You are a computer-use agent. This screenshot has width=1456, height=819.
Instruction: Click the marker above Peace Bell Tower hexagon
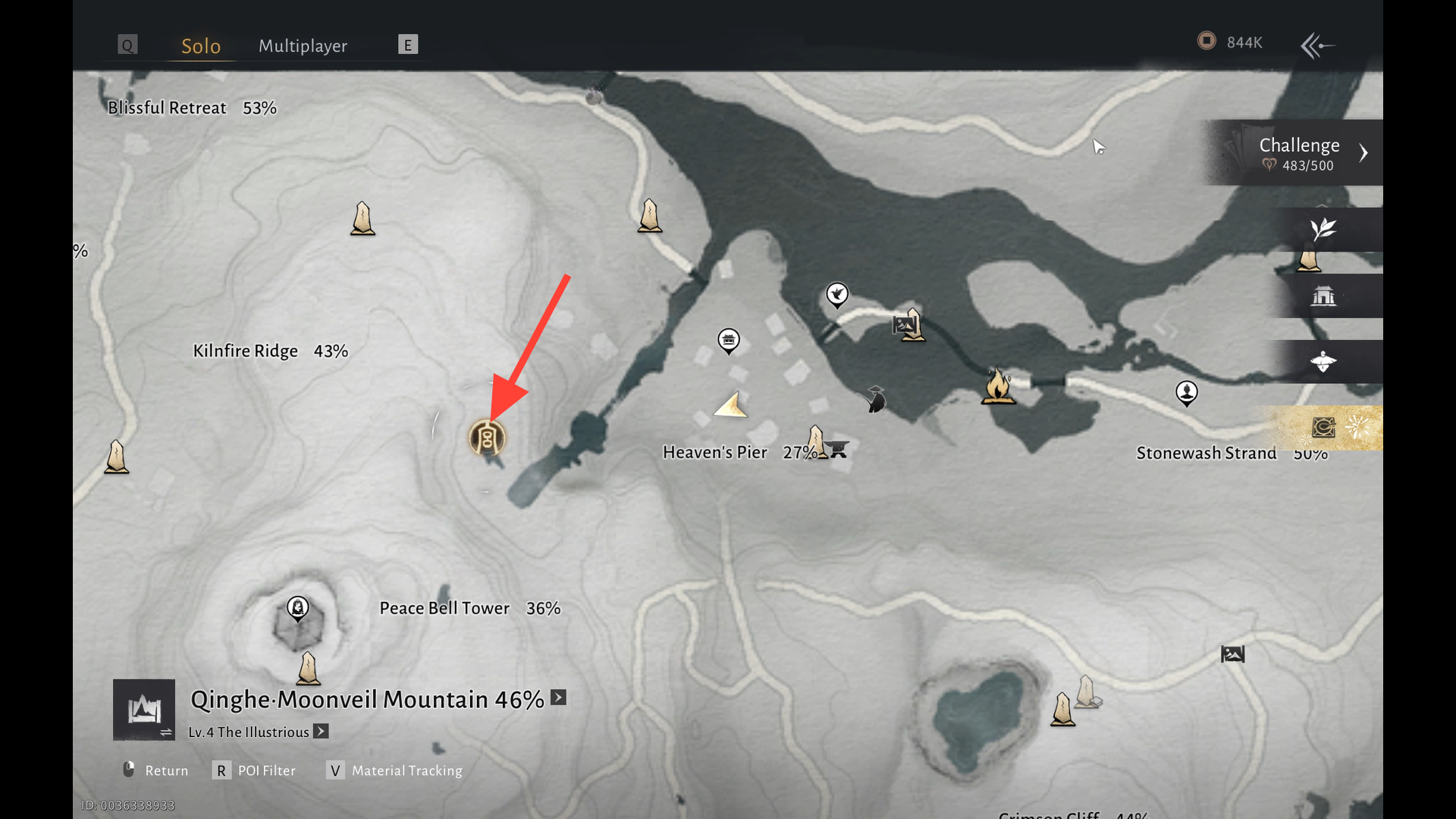[298, 607]
